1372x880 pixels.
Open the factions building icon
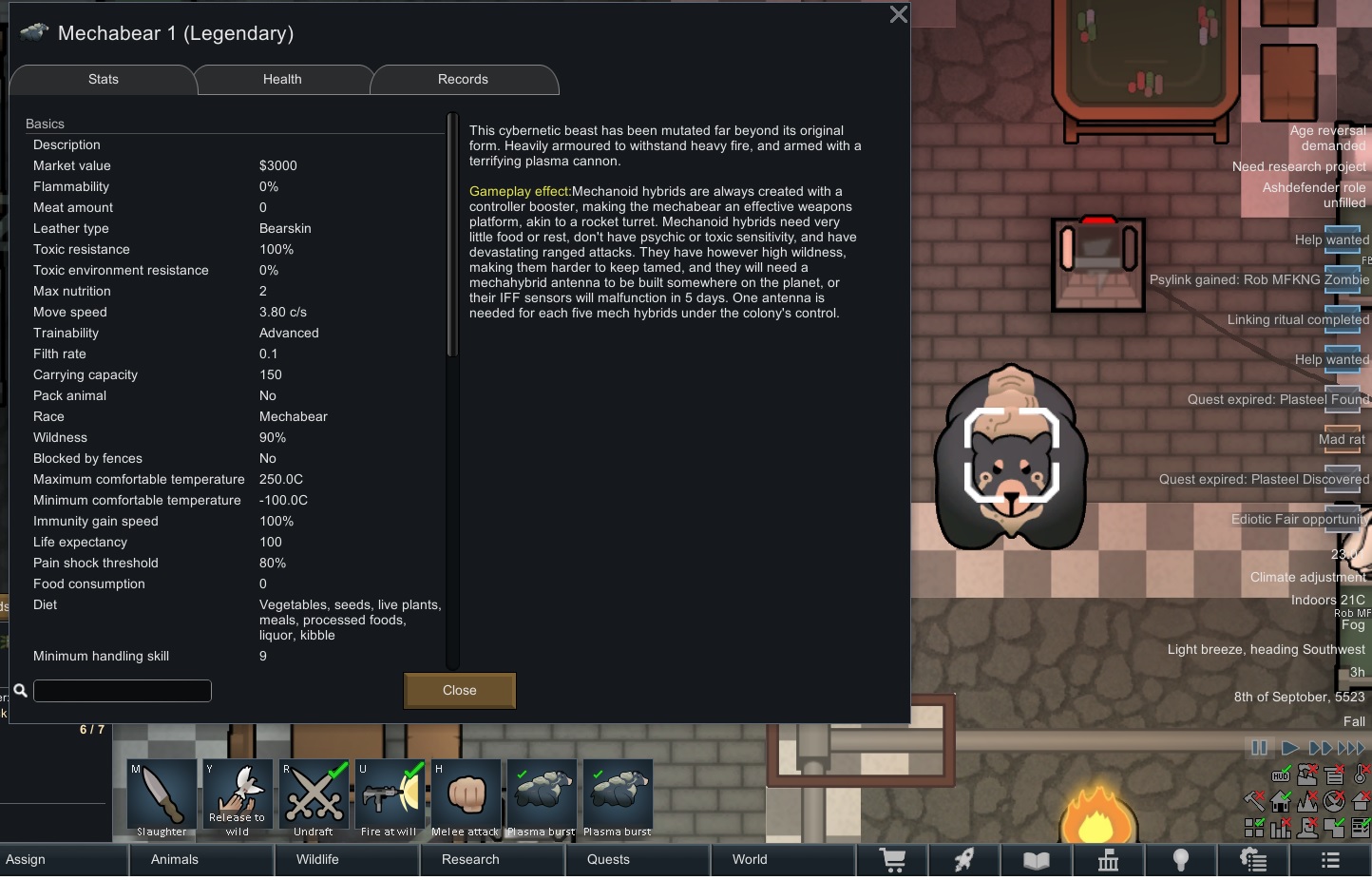[x=1109, y=860]
